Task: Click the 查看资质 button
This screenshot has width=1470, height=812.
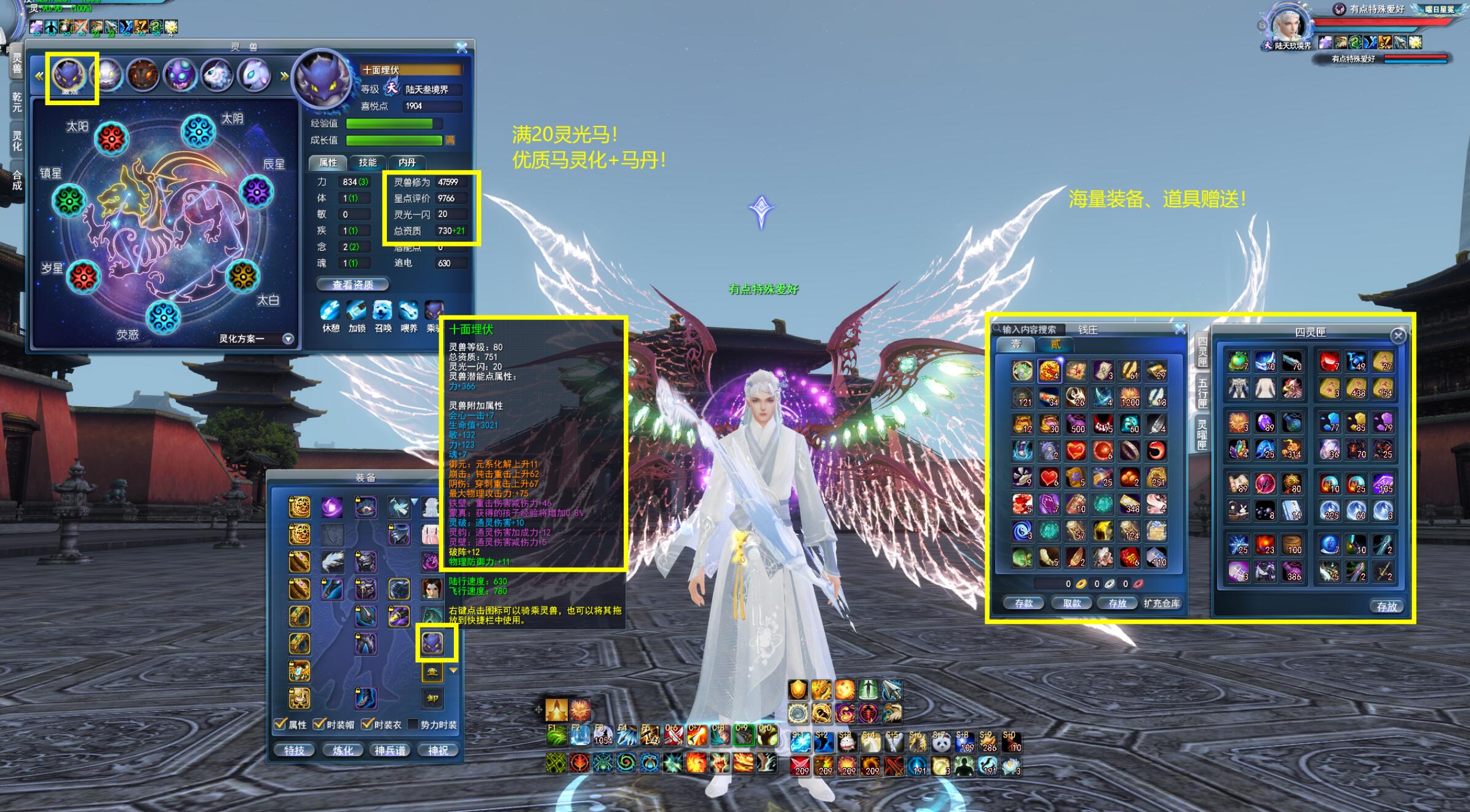Action: [x=352, y=285]
